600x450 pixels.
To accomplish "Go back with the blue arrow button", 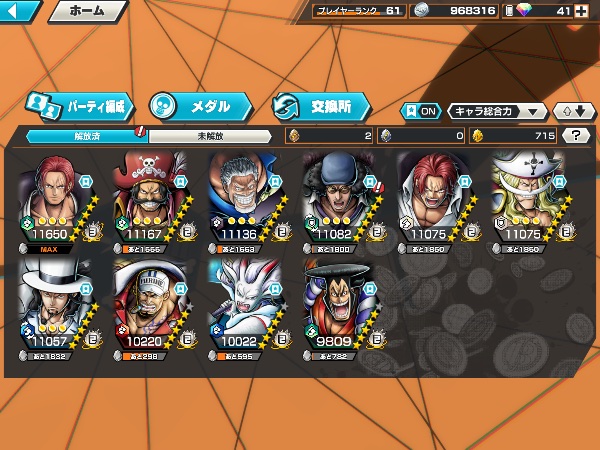I will [20, 12].
